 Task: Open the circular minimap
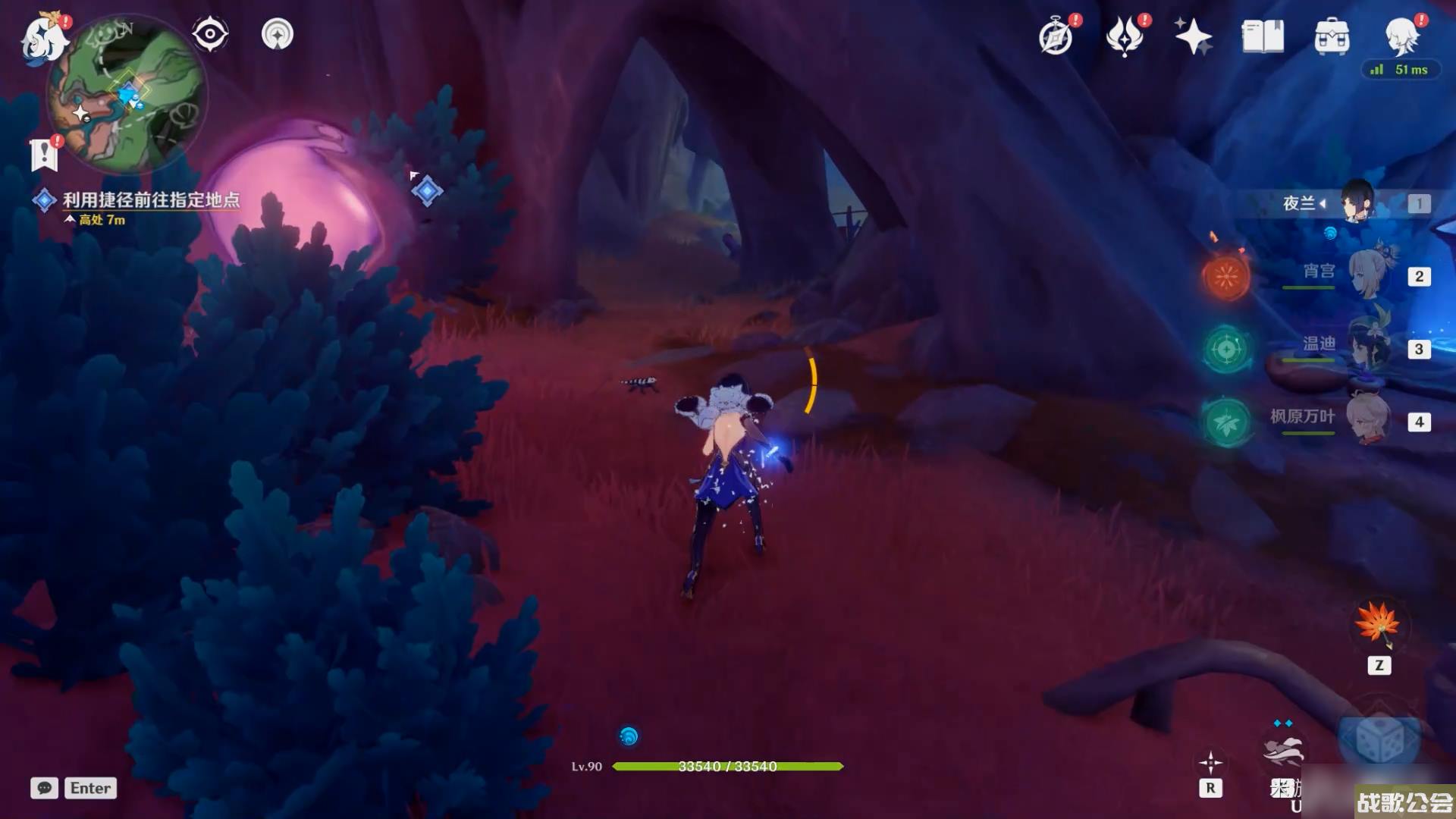(x=126, y=95)
